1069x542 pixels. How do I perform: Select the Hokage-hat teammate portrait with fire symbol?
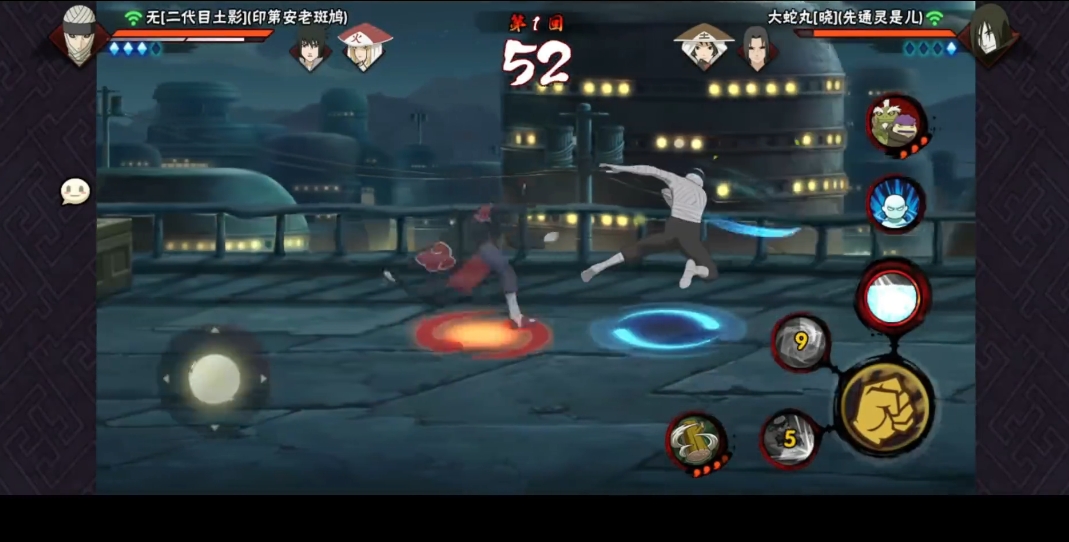(365, 46)
